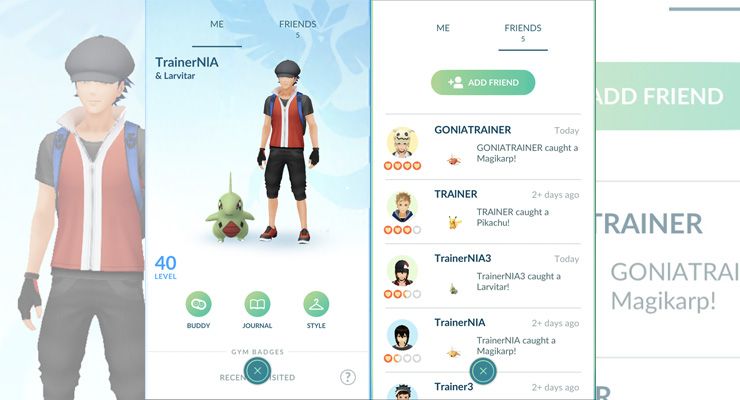The width and height of the screenshot is (740, 400).
Task: Open the BUDDY menu
Action: pyautogui.click(x=198, y=305)
